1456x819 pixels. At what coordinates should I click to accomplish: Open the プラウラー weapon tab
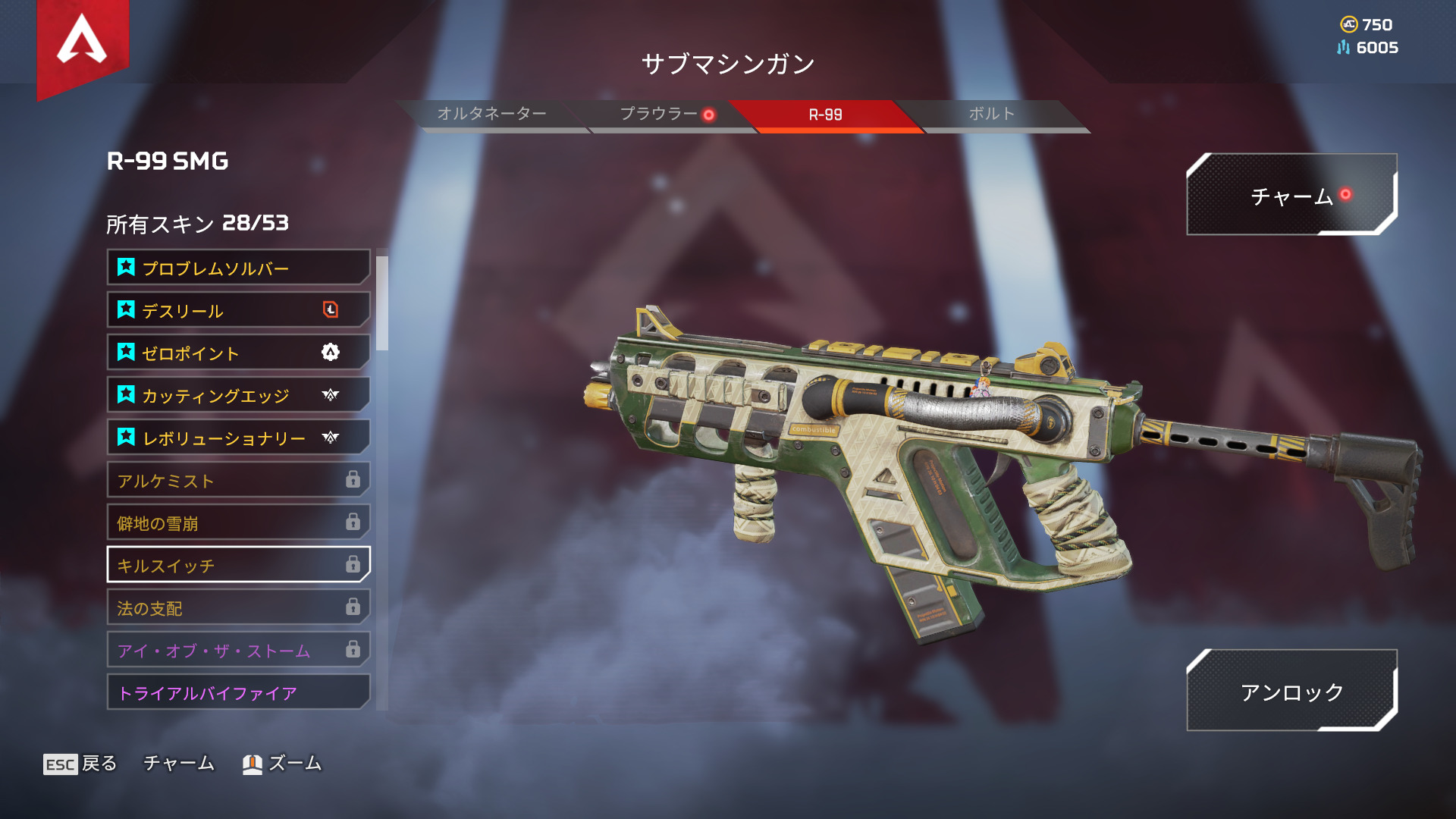pyautogui.click(x=658, y=115)
